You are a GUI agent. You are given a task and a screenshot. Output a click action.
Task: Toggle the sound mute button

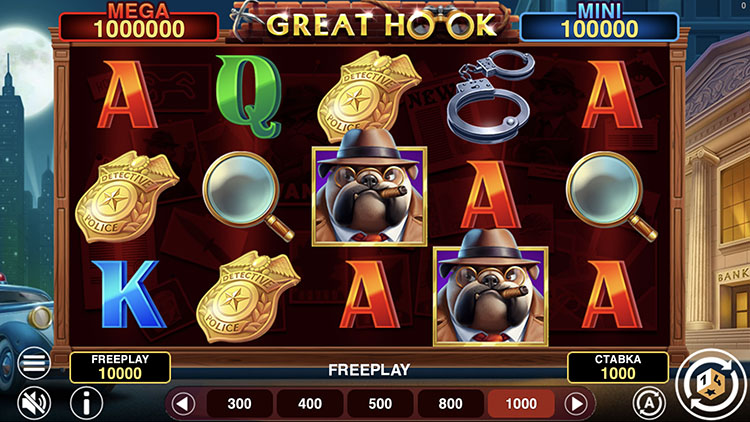click(x=34, y=403)
